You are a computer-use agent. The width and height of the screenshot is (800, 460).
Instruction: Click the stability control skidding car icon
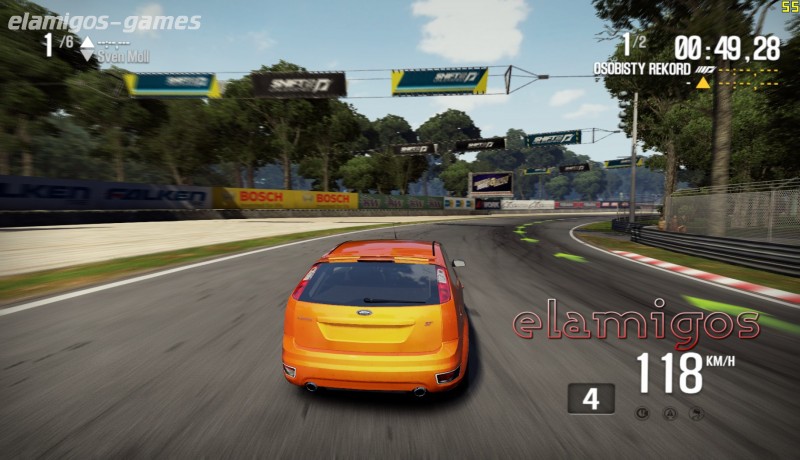[696, 413]
